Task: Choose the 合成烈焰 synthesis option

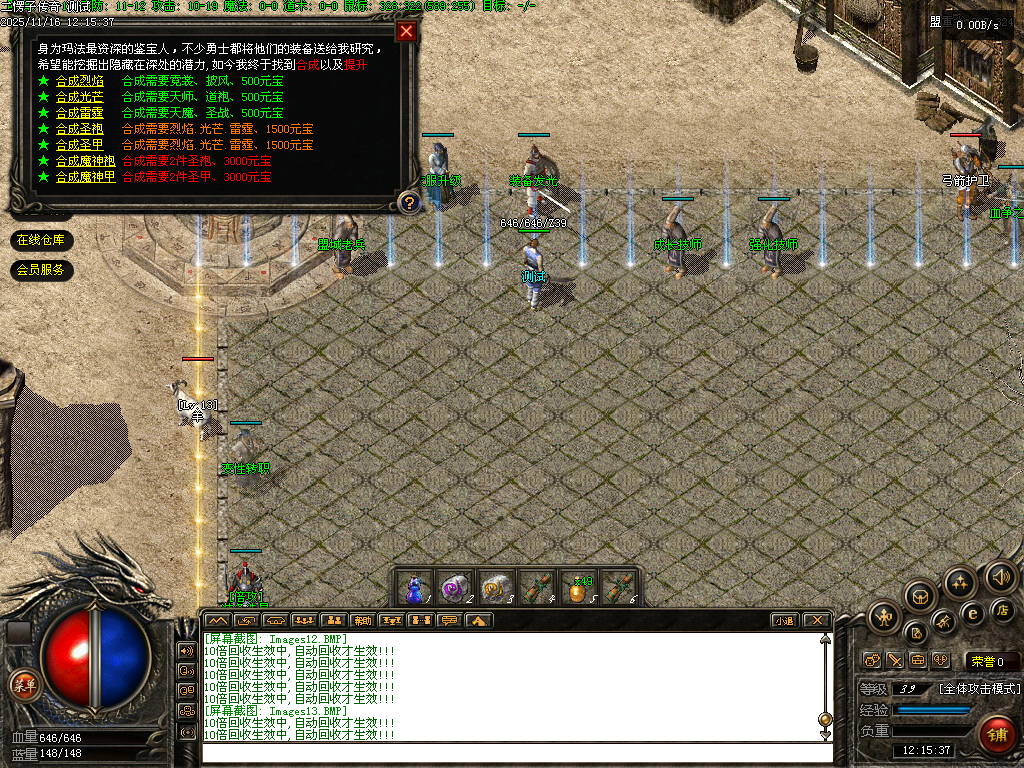Action: click(x=79, y=81)
